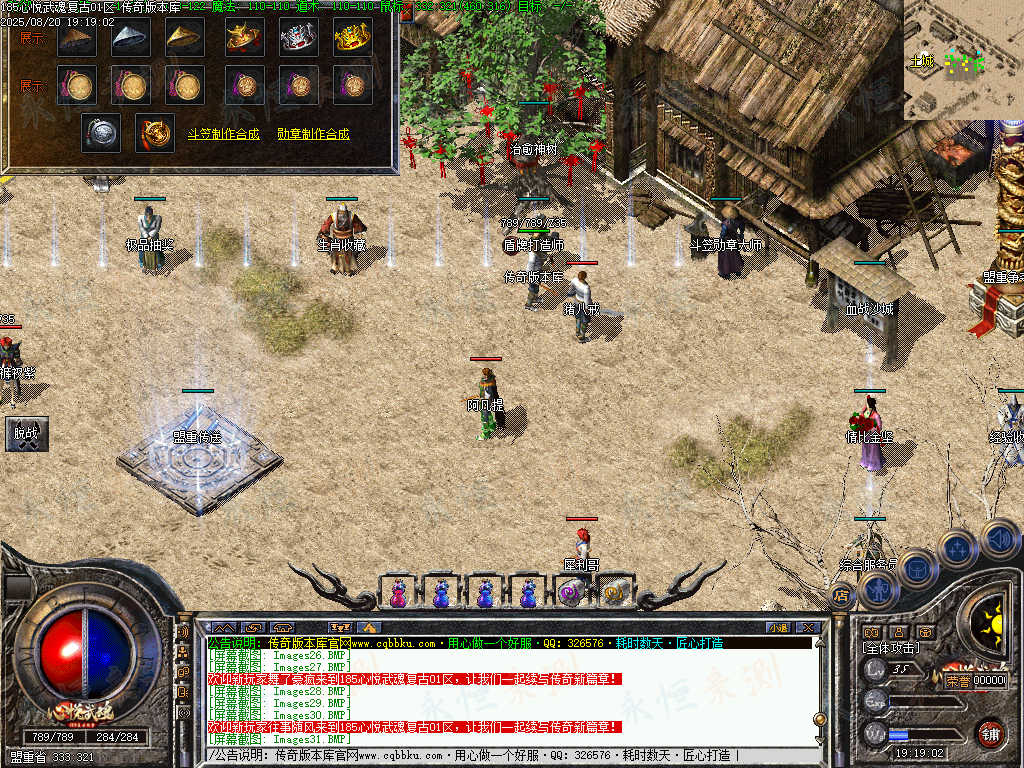This screenshot has width=1024, height=768.
Task: Use the gold scroll belt item
Action: pos(614,593)
